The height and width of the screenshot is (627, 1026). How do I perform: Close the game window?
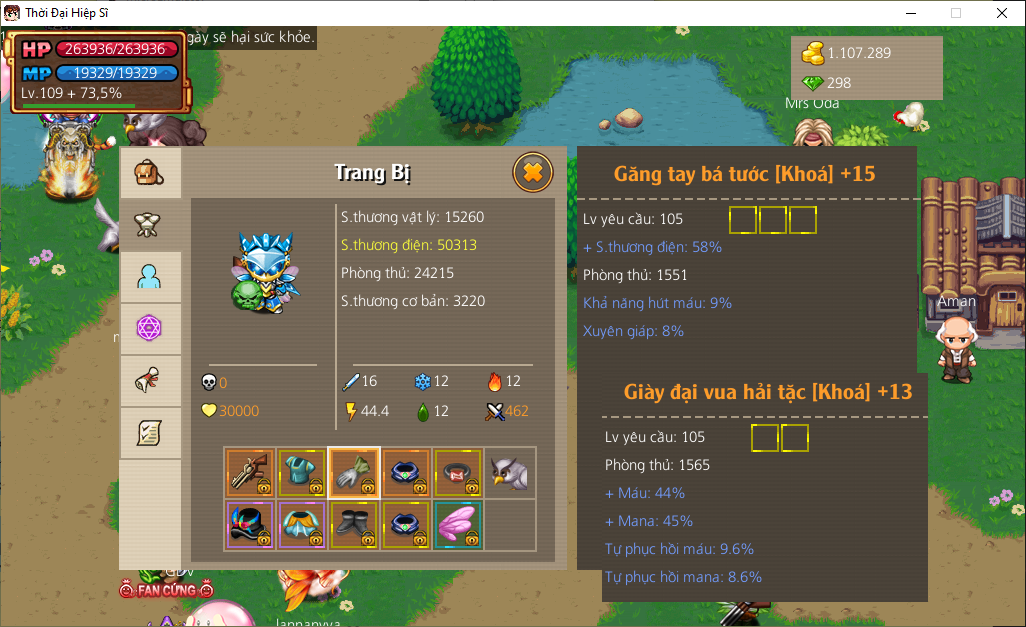(x=1002, y=13)
